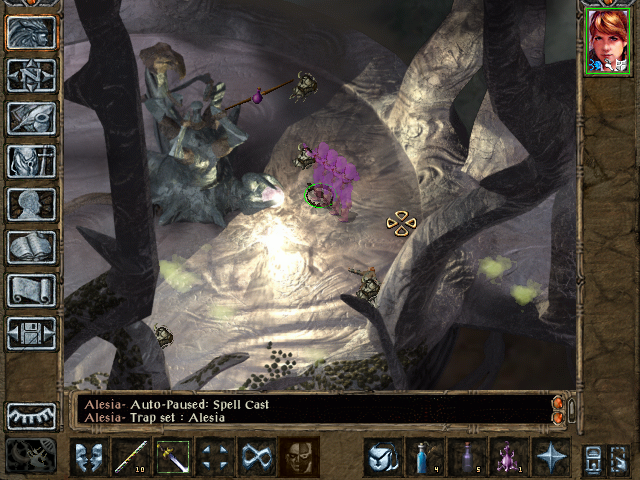
Task: Toggle the clock pause button
Action: [31, 455]
